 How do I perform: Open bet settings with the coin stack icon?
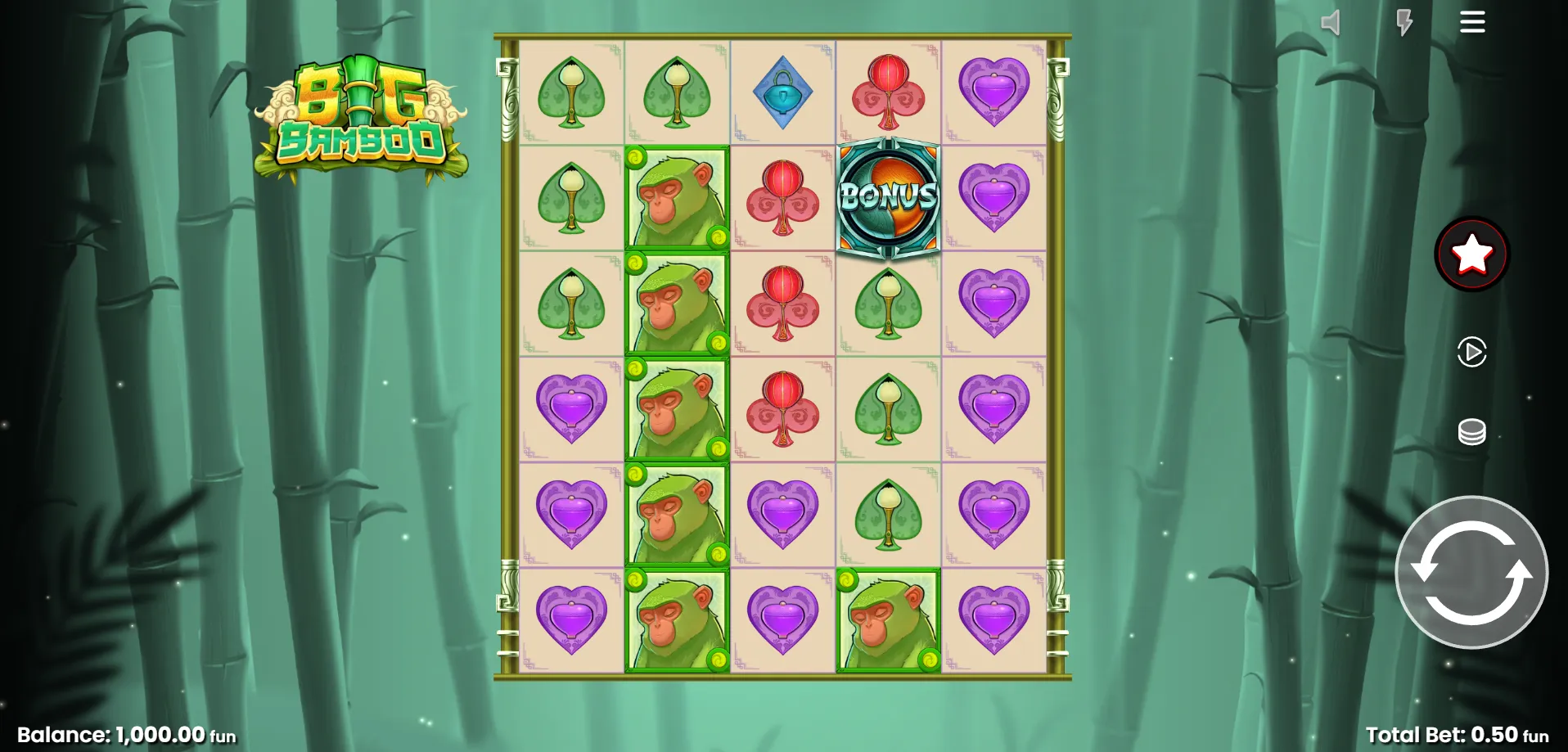tap(1471, 431)
